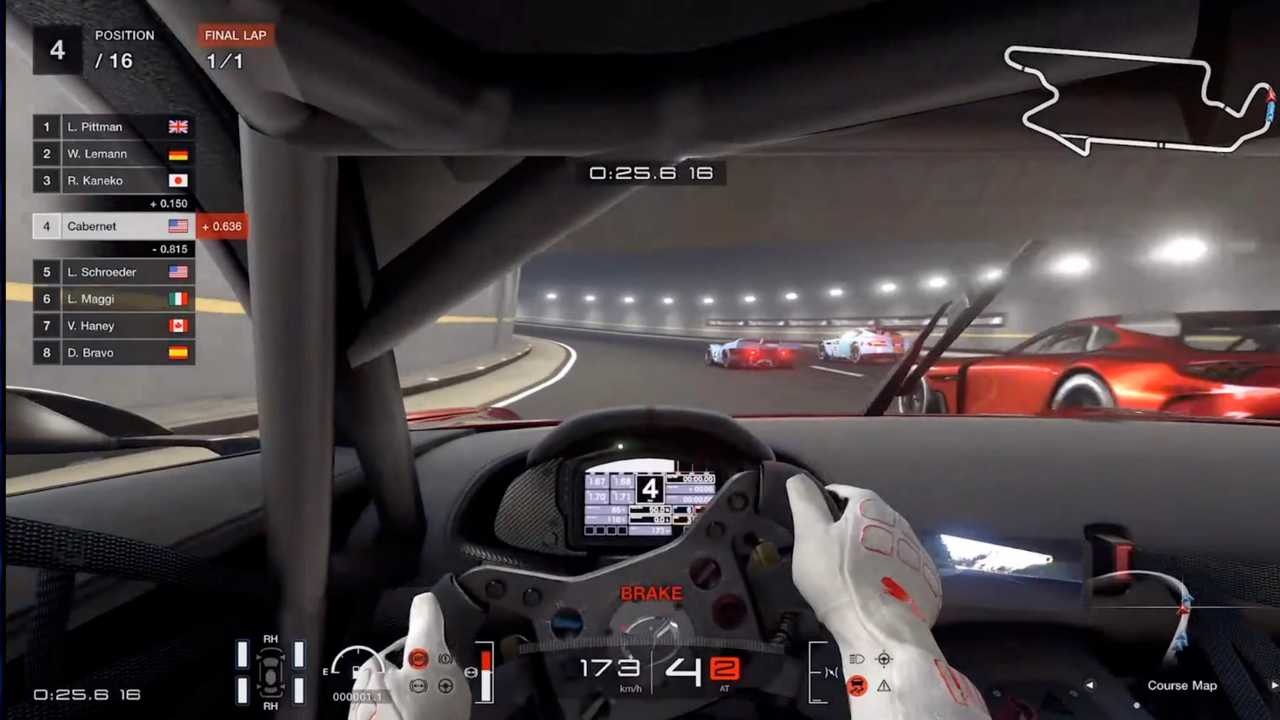Choose R. Kaneko in the position list

pos(113,181)
